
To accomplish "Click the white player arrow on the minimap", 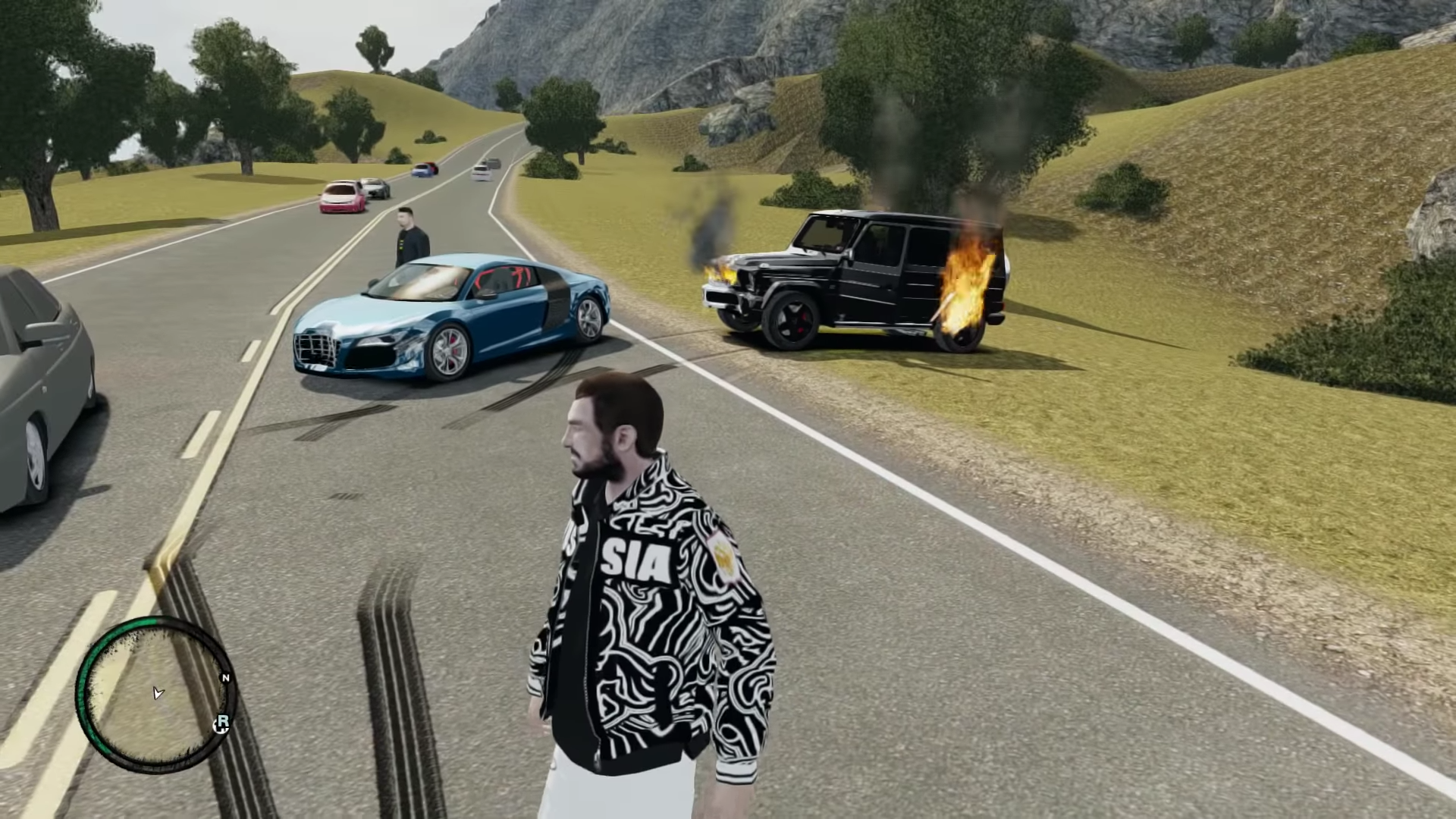I will tap(158, 692).
